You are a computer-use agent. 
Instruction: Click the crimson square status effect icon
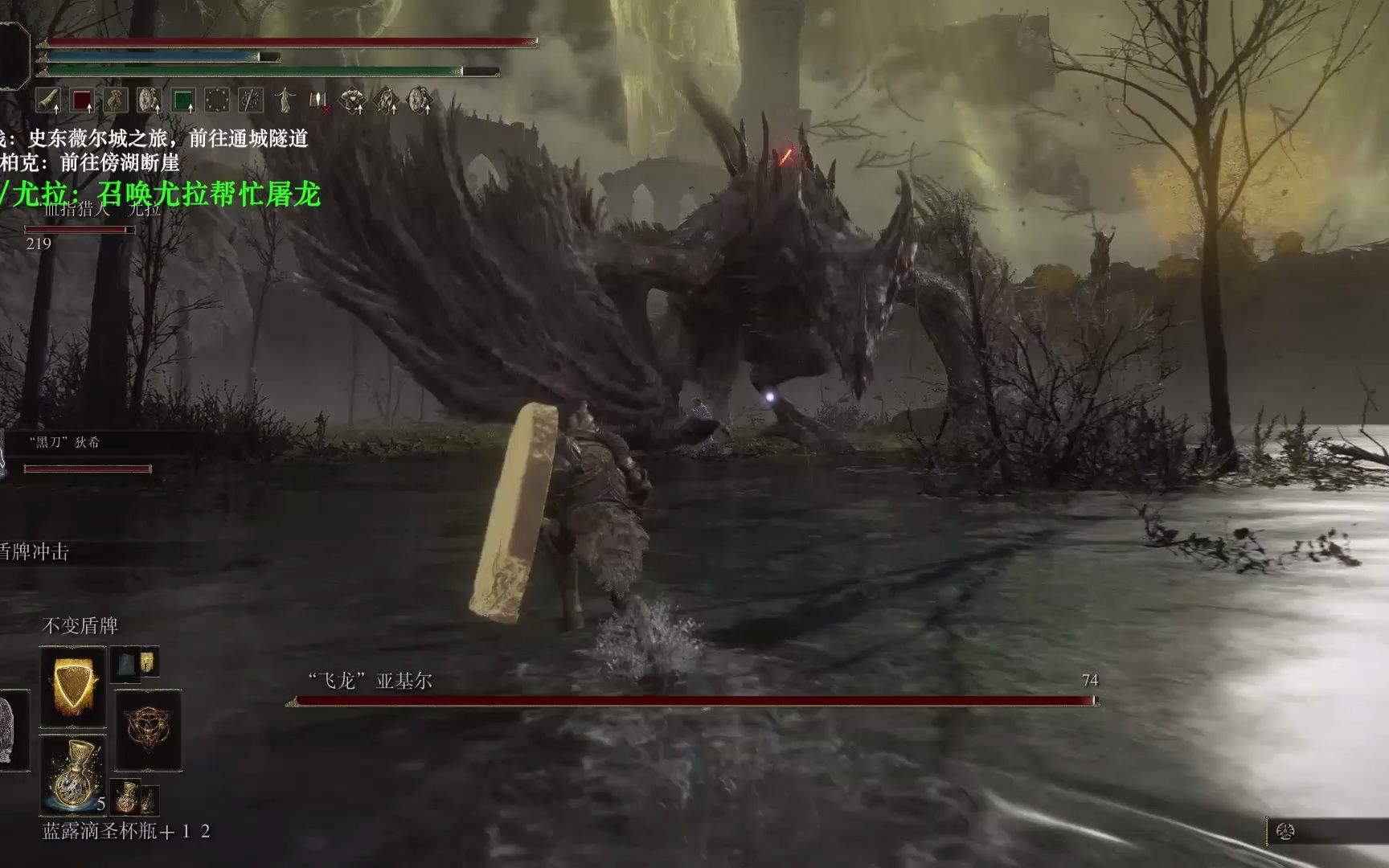click(x=80, y=100)
